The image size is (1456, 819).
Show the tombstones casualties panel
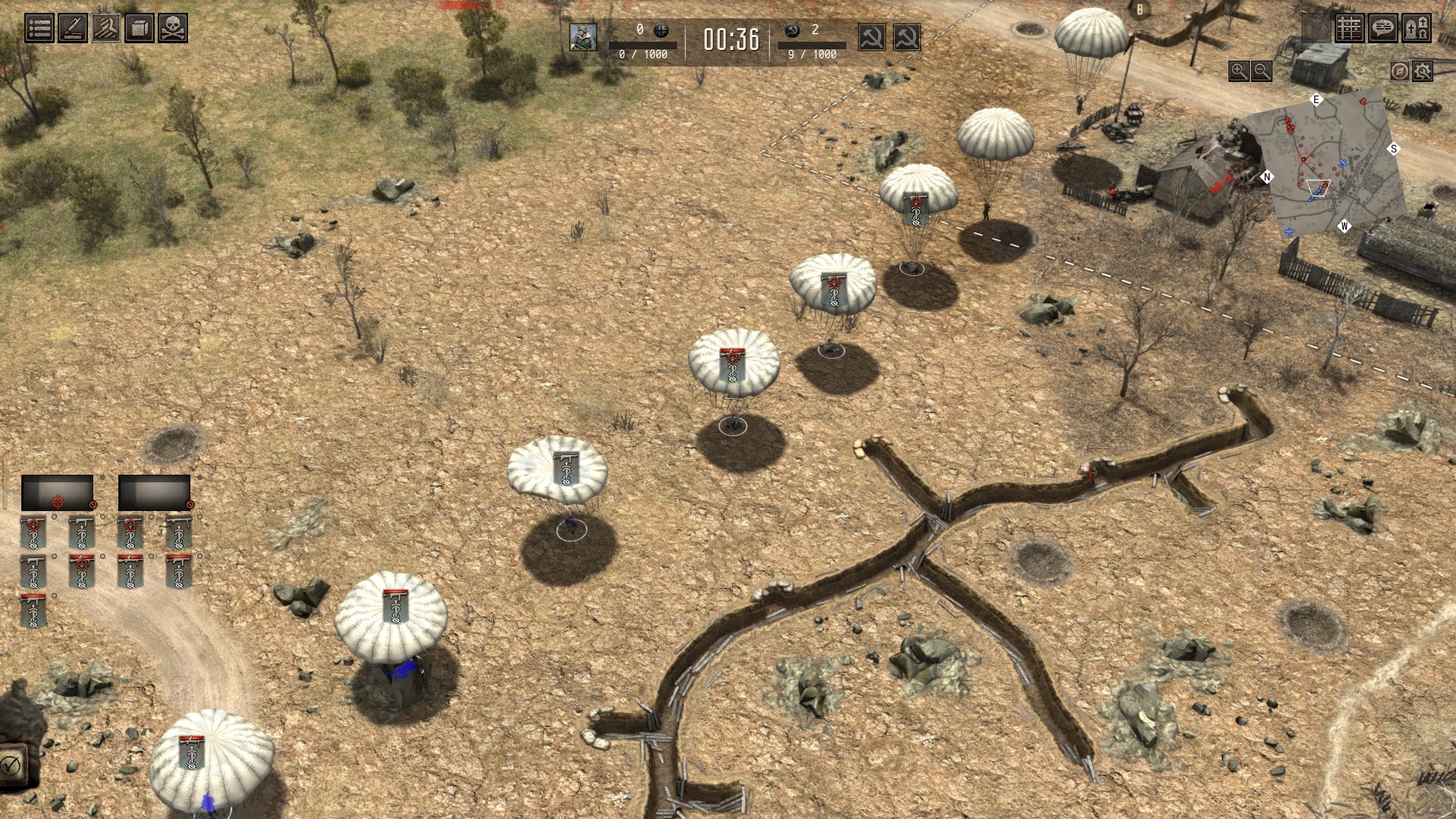click(1416, 29)
